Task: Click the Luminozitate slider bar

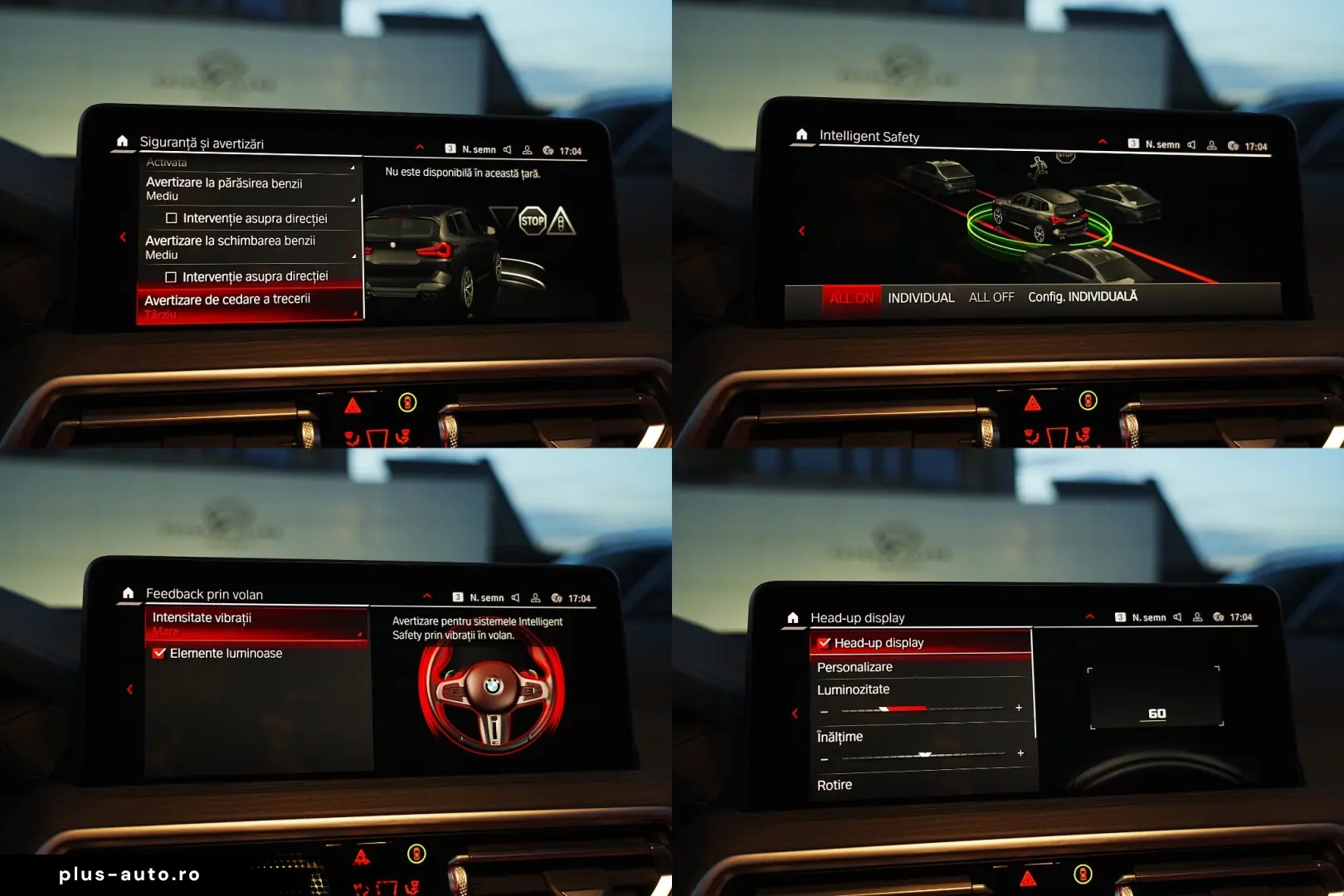Action: coord(921,709)
